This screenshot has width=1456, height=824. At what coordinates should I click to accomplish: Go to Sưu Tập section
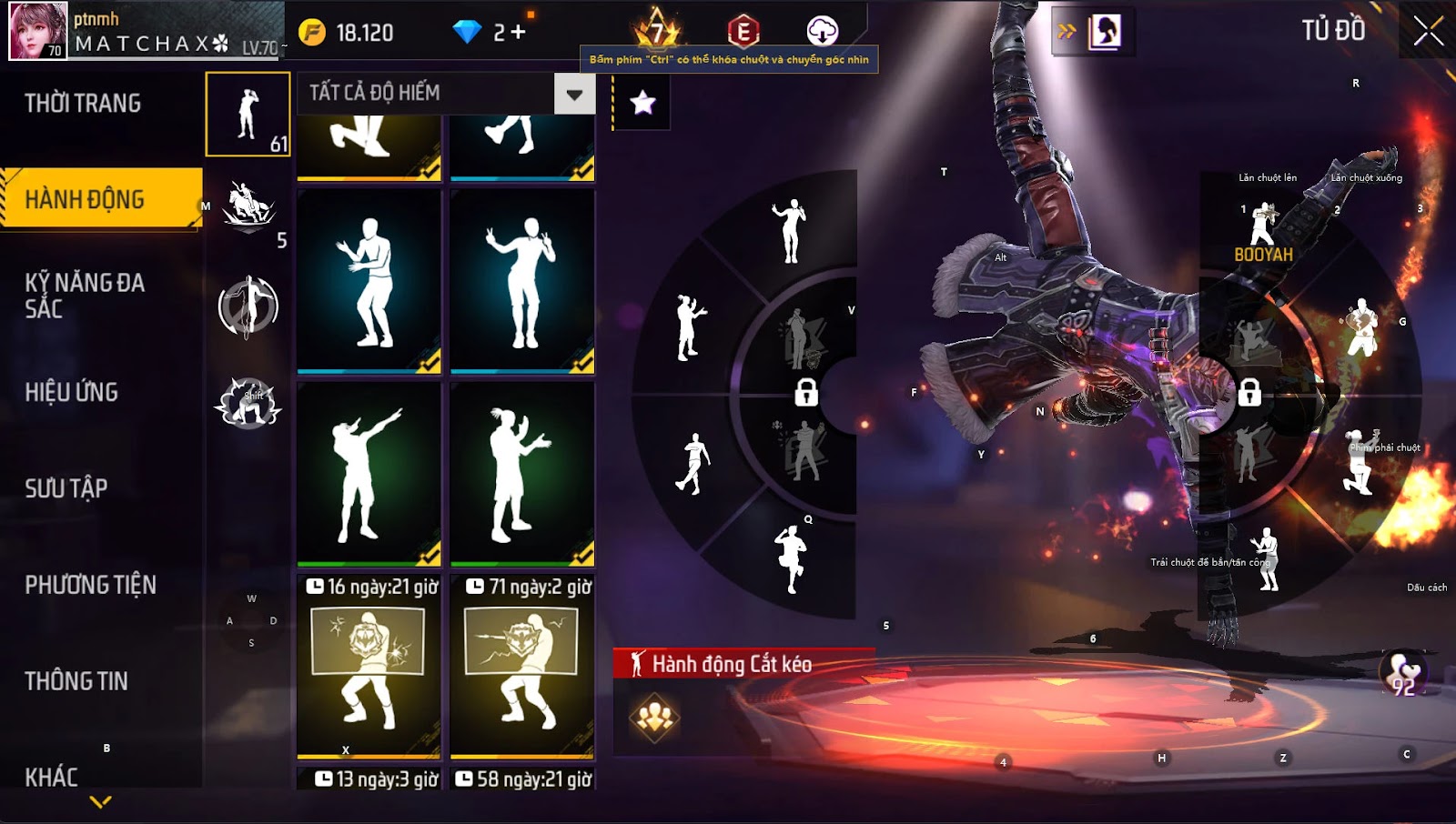(66, 488)
